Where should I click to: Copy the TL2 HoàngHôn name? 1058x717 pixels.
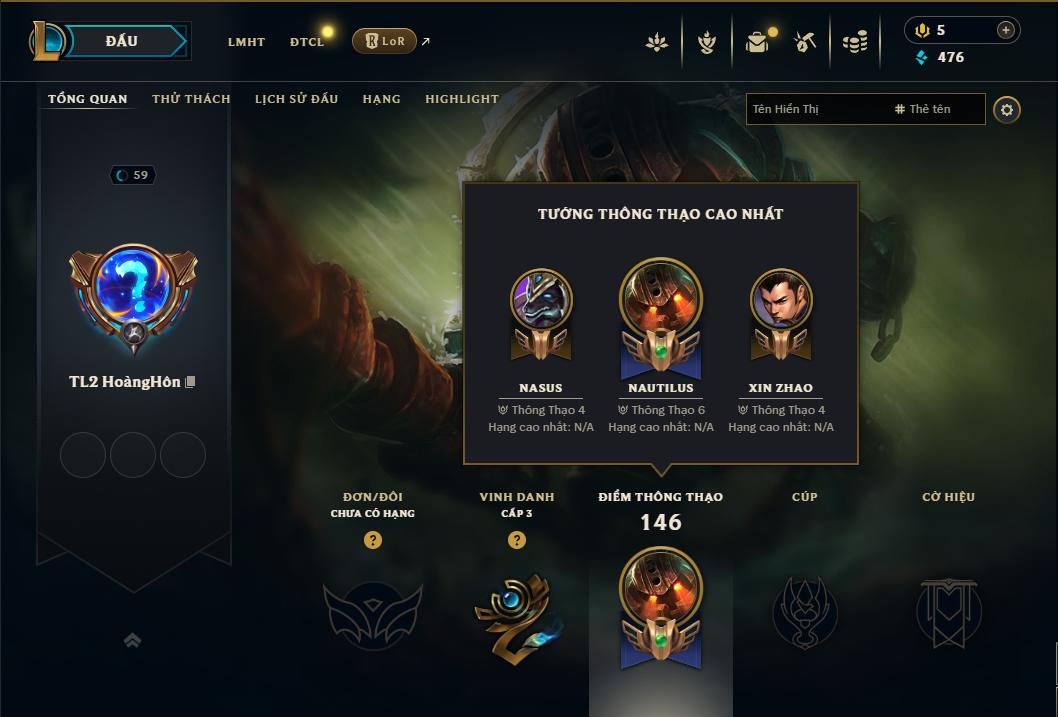point(190,382)
